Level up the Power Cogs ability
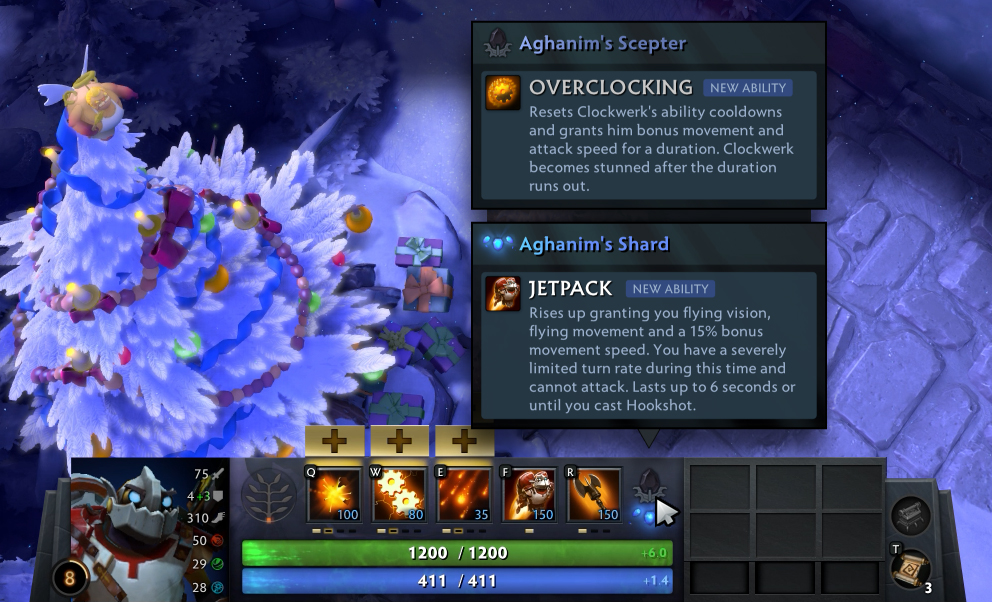The height and width of the screenshot is (602, 992). [399, 441]
